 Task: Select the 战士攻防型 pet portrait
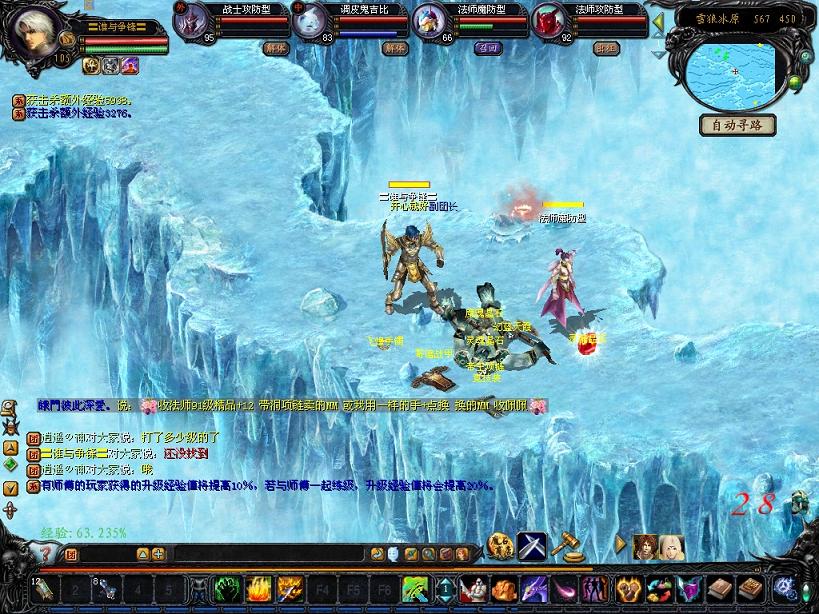coord(193,21)
